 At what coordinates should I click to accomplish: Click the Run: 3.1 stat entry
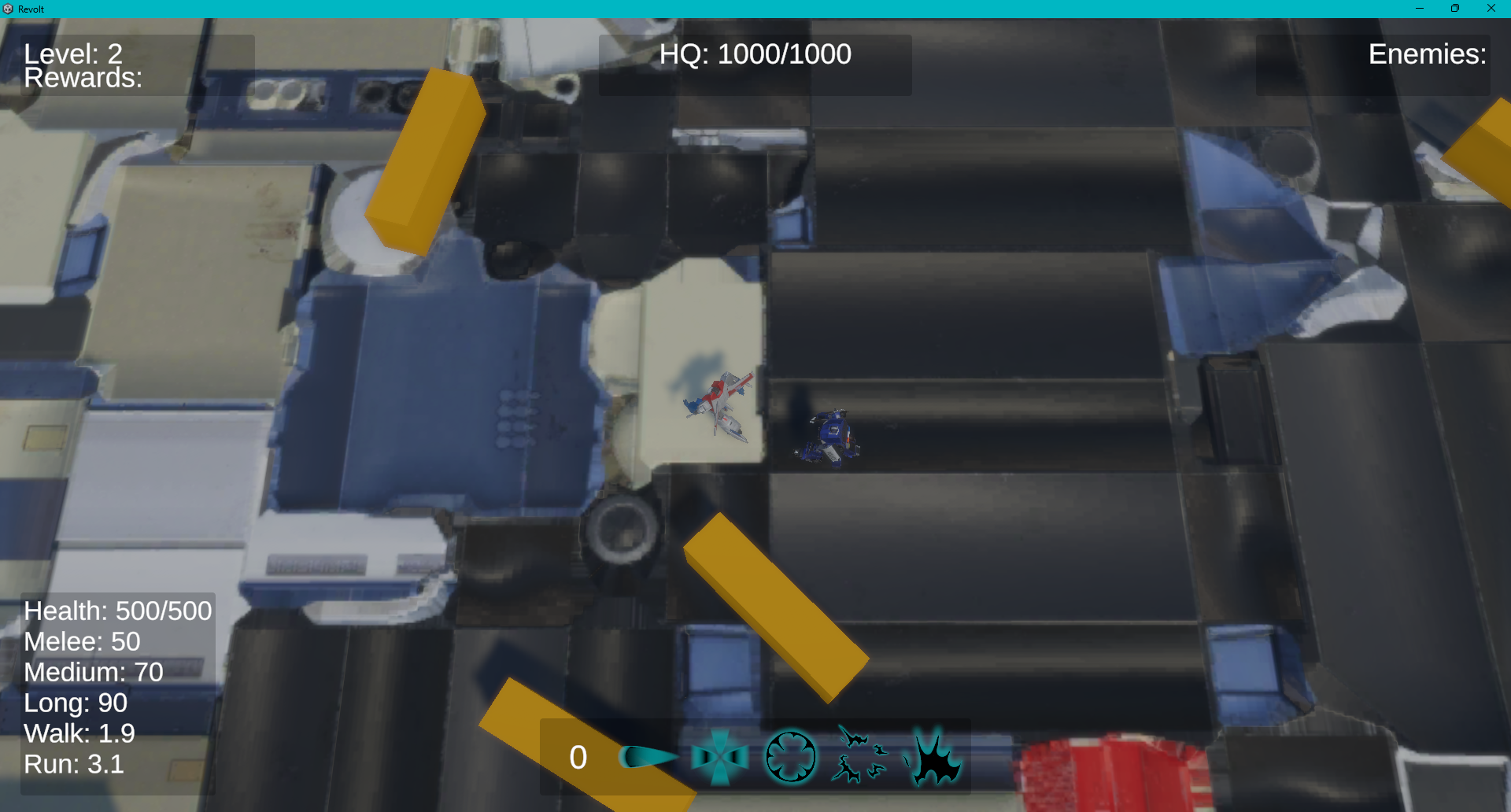point(73,763)
